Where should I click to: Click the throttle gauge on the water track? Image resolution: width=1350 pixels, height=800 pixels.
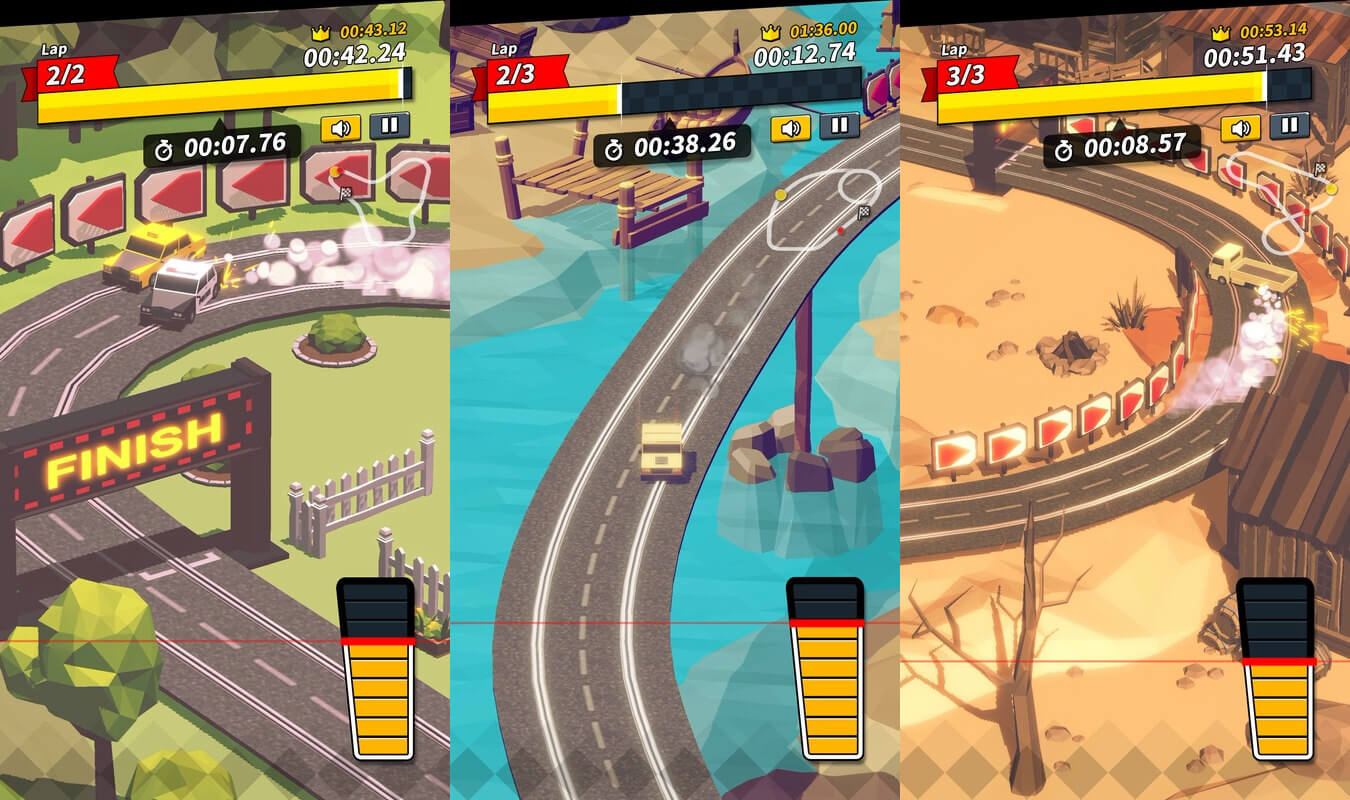point(825,668)
